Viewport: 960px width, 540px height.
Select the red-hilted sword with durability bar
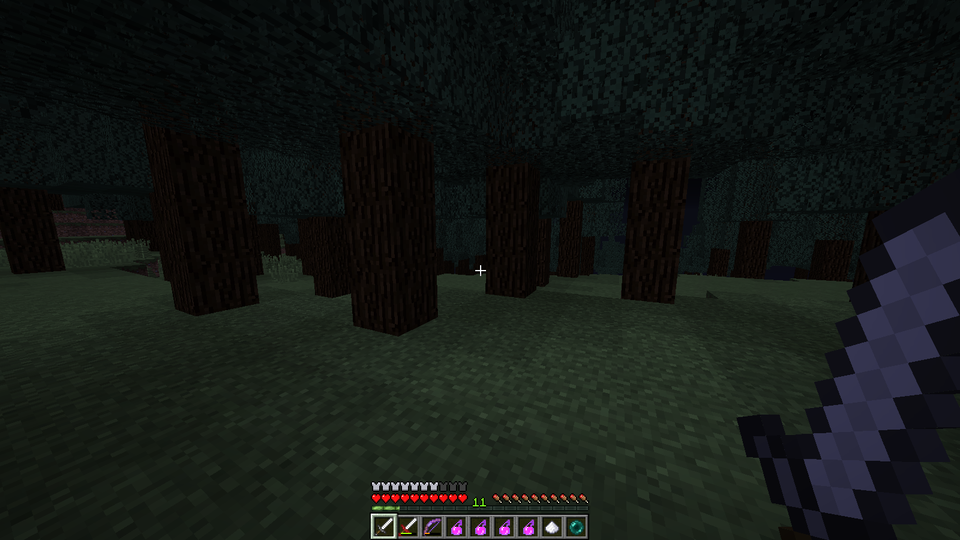(408, 526)
